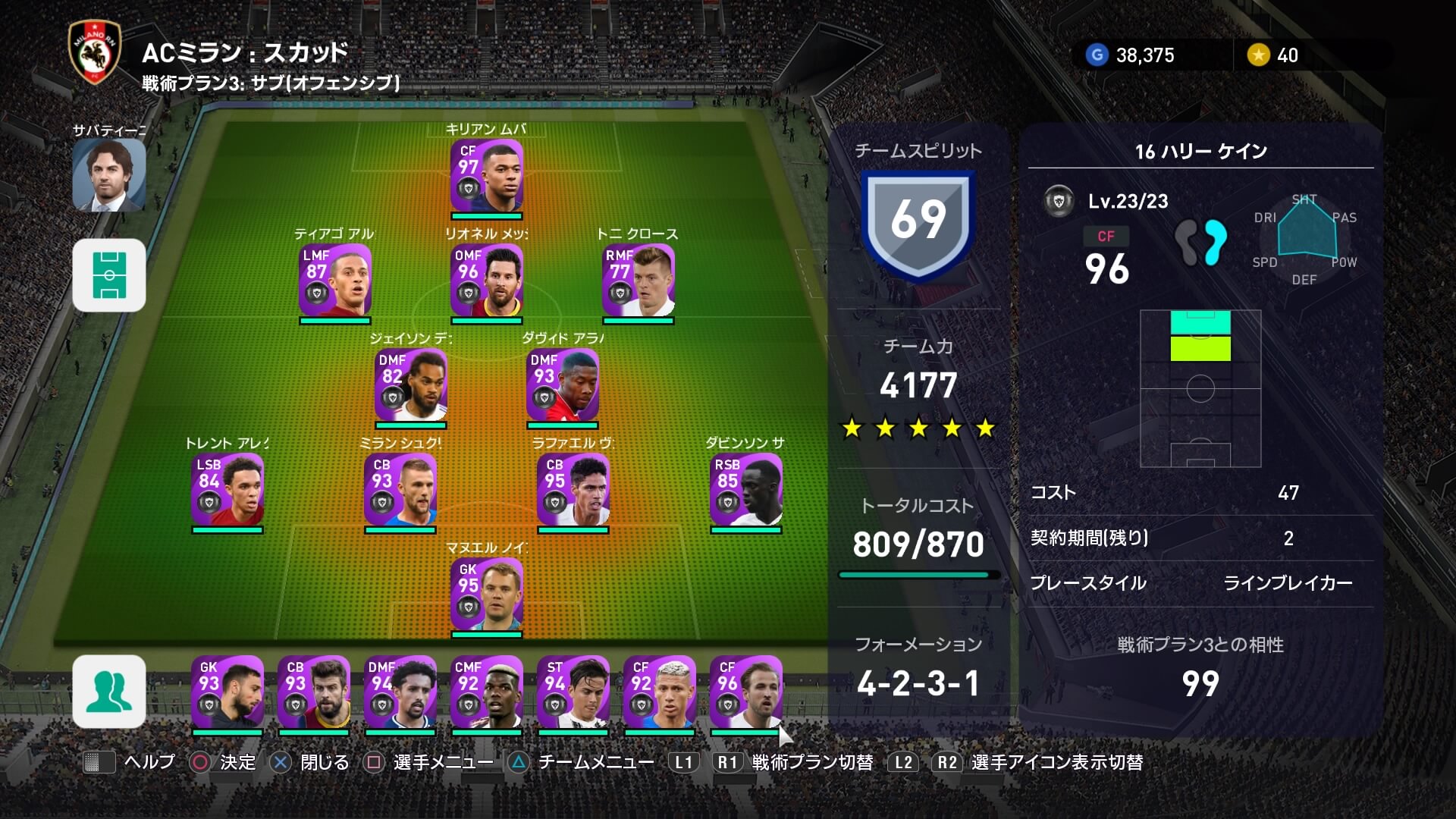Select Harry Kane CF 96 bench card
This screenshot has height=819, width=1456.
point(746,692)
